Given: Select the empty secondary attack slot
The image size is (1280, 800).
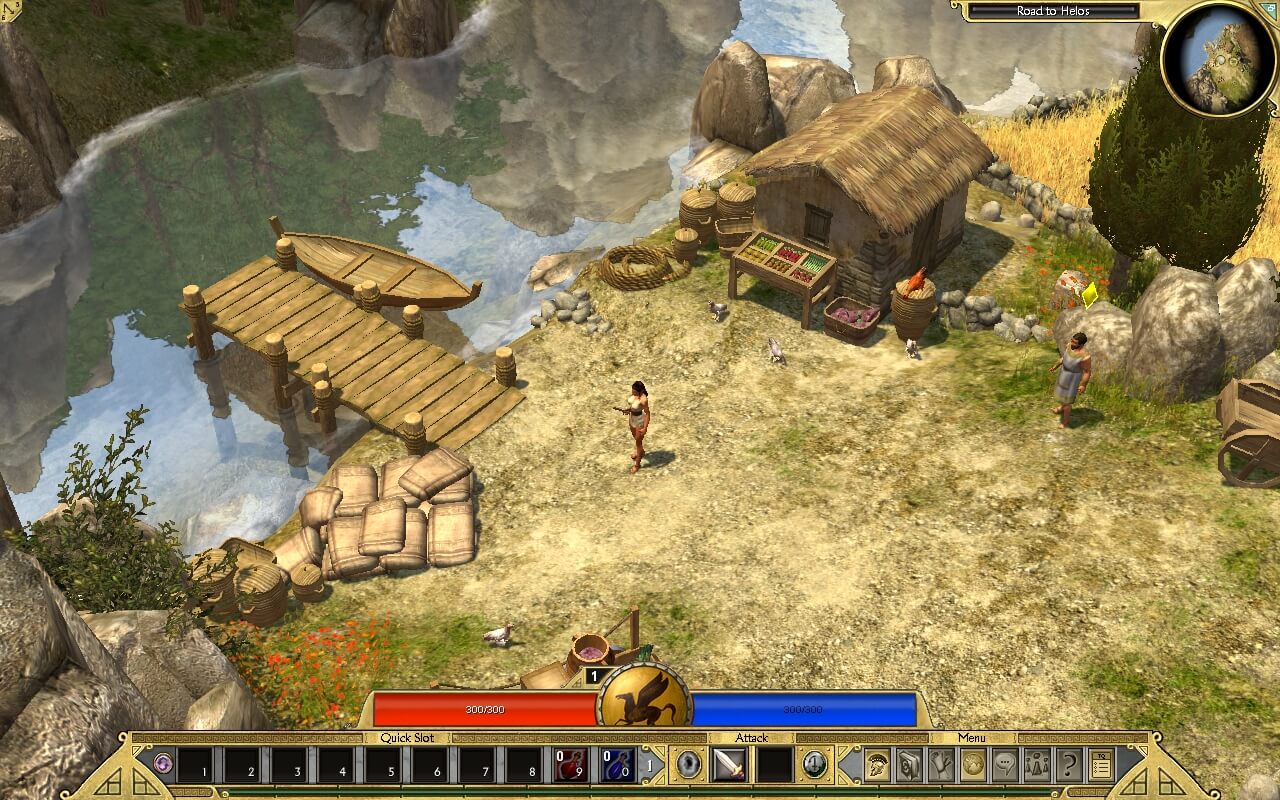Looking at the screenshot, I should point(774,765).
